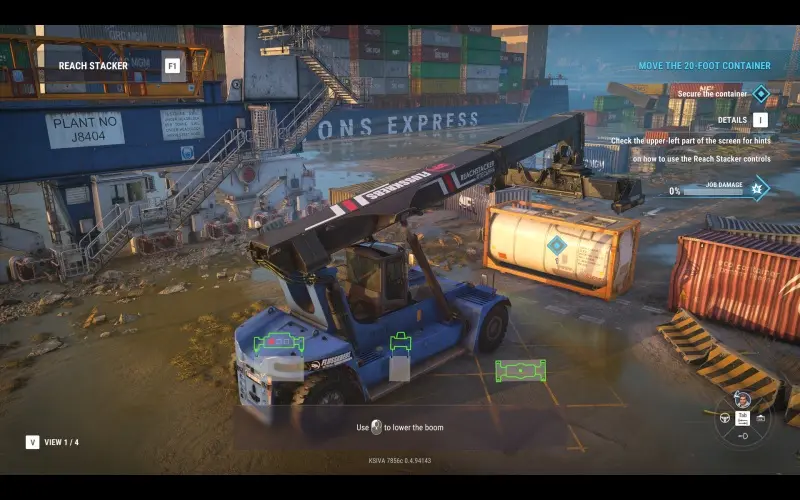Open the Reach Stacker hints label
The image size is (800, 500).
(93, 66)
